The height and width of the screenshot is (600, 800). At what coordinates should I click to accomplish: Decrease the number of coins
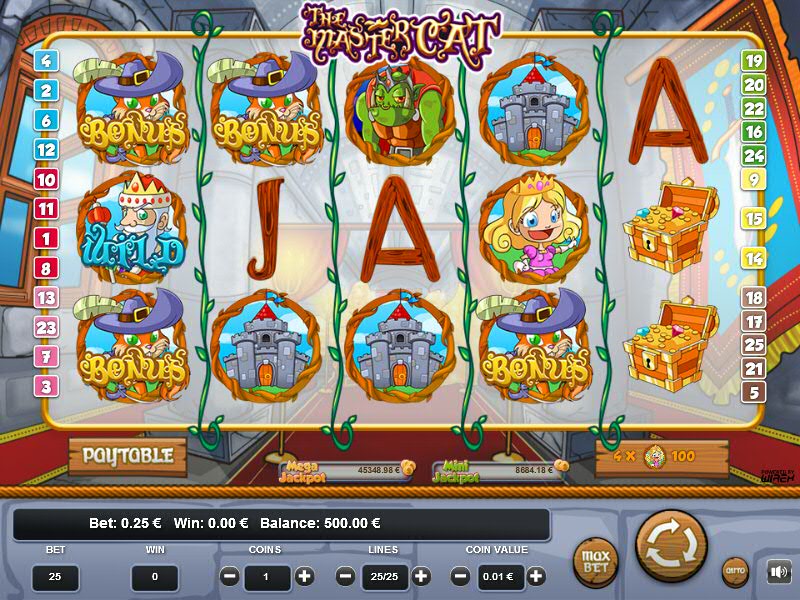coord(230,577)
